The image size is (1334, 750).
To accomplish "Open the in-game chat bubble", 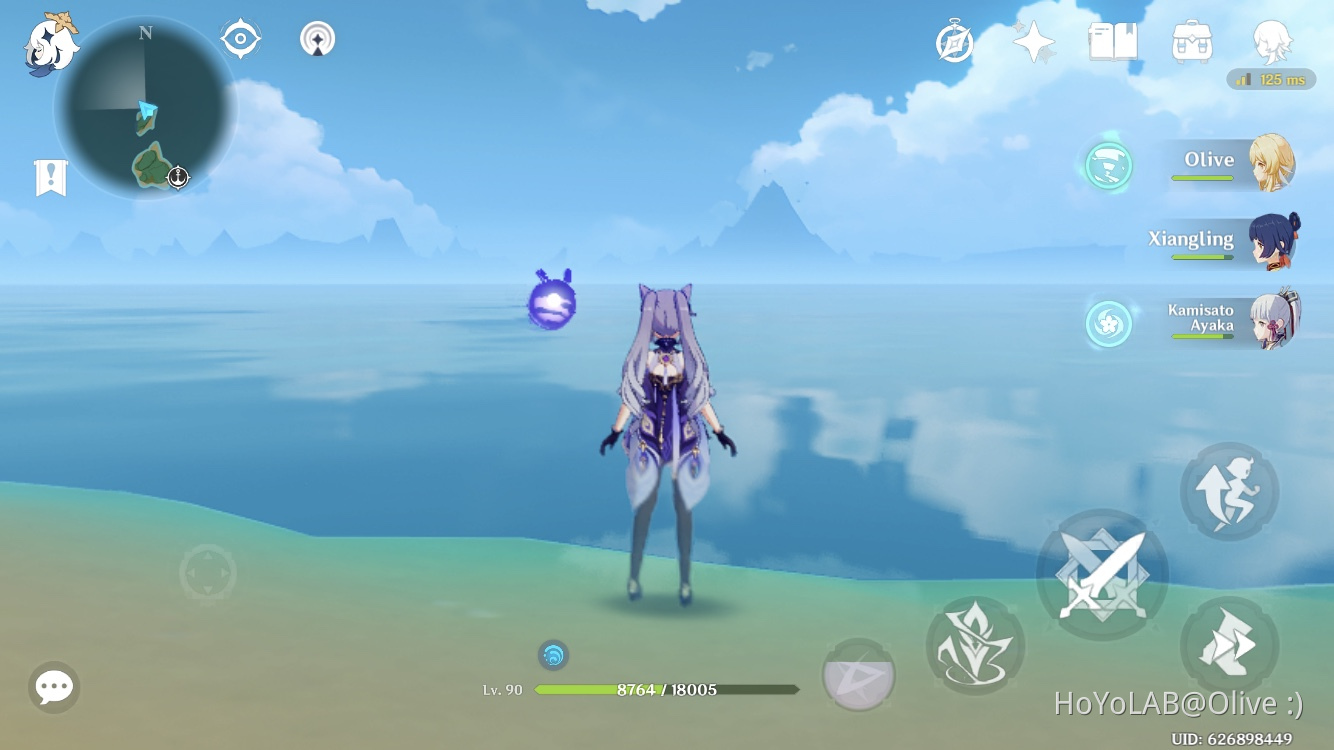I will (x=53, y=687).
